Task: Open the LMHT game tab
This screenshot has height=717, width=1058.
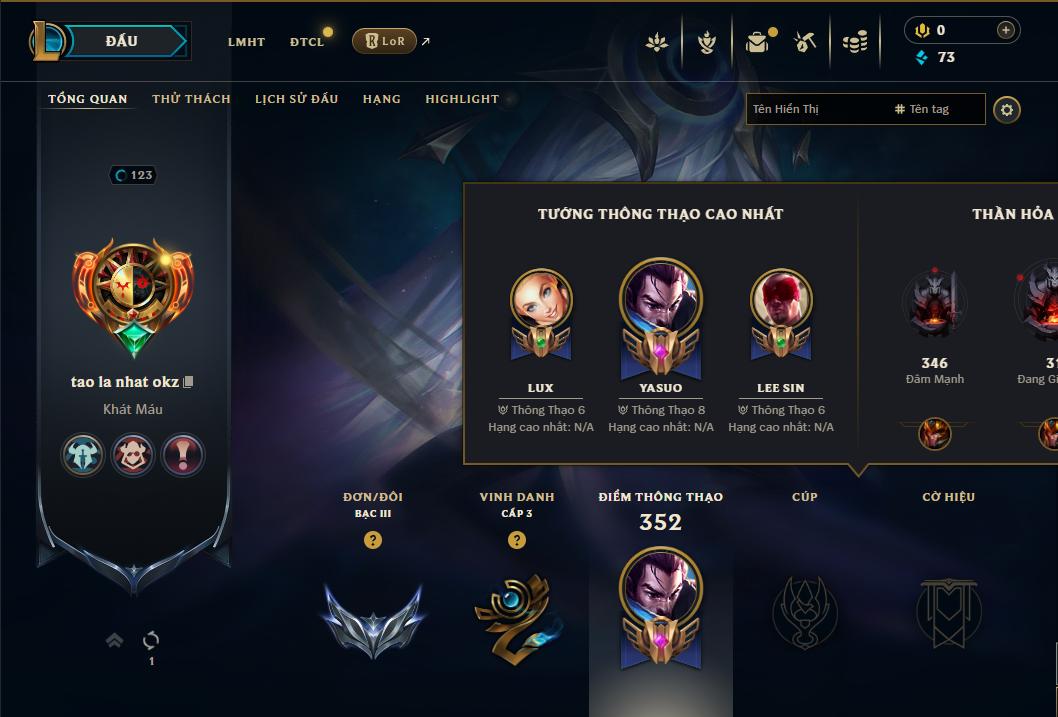Action: tap(246, 42)
